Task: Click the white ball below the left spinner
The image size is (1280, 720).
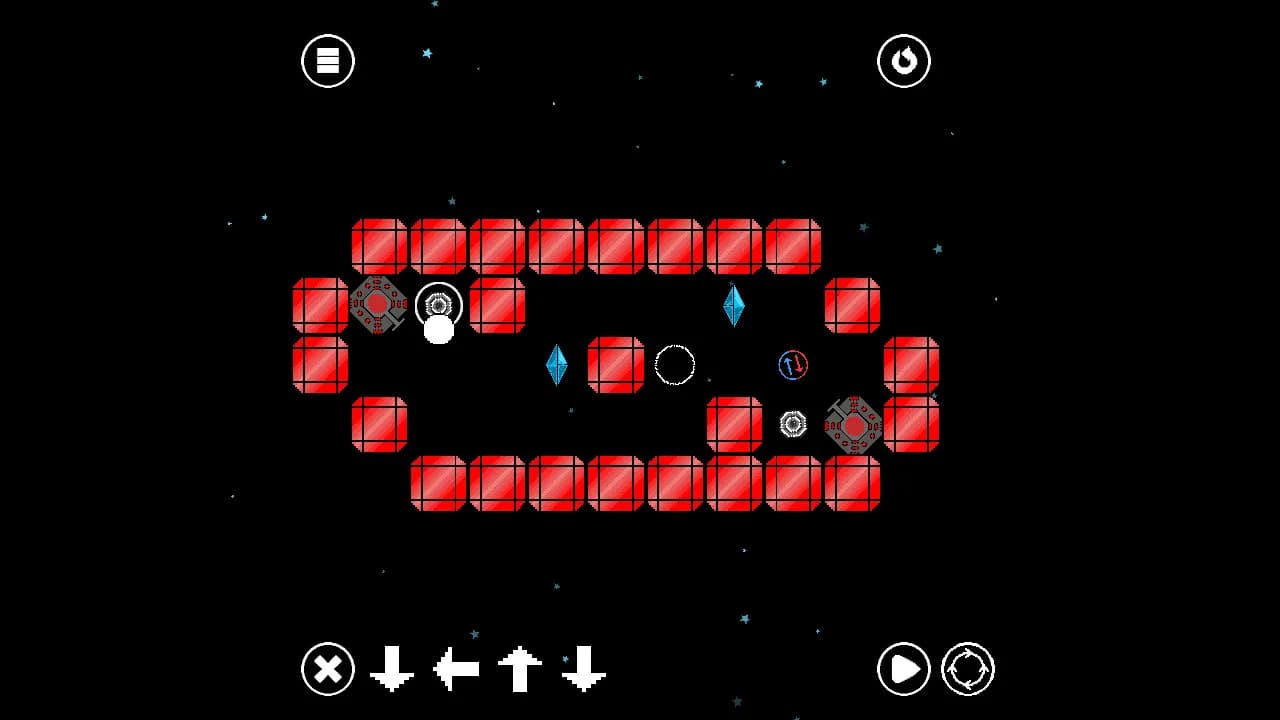Action: pos(438,329)
